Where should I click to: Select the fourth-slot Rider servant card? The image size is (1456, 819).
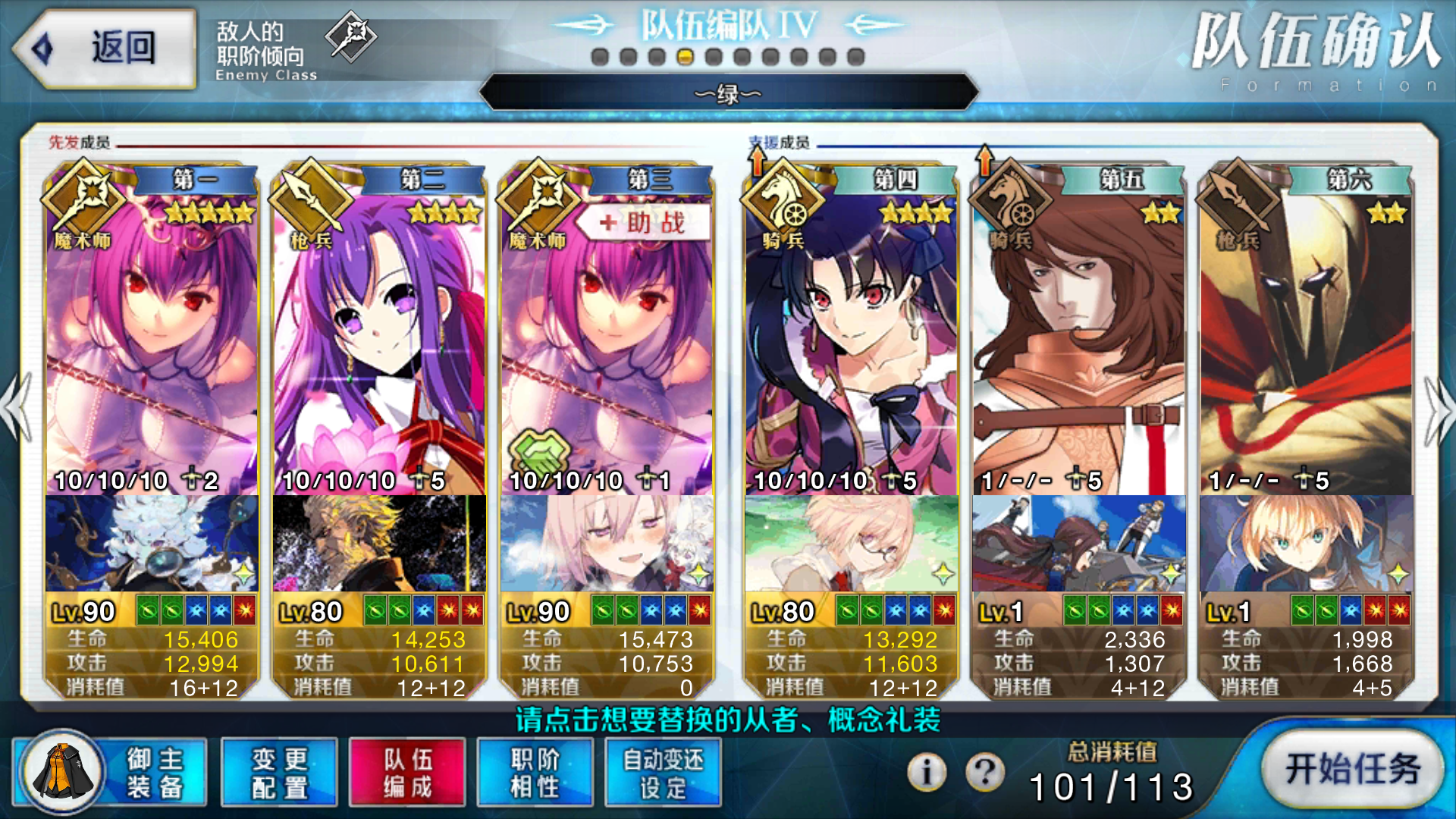[851, 341]
